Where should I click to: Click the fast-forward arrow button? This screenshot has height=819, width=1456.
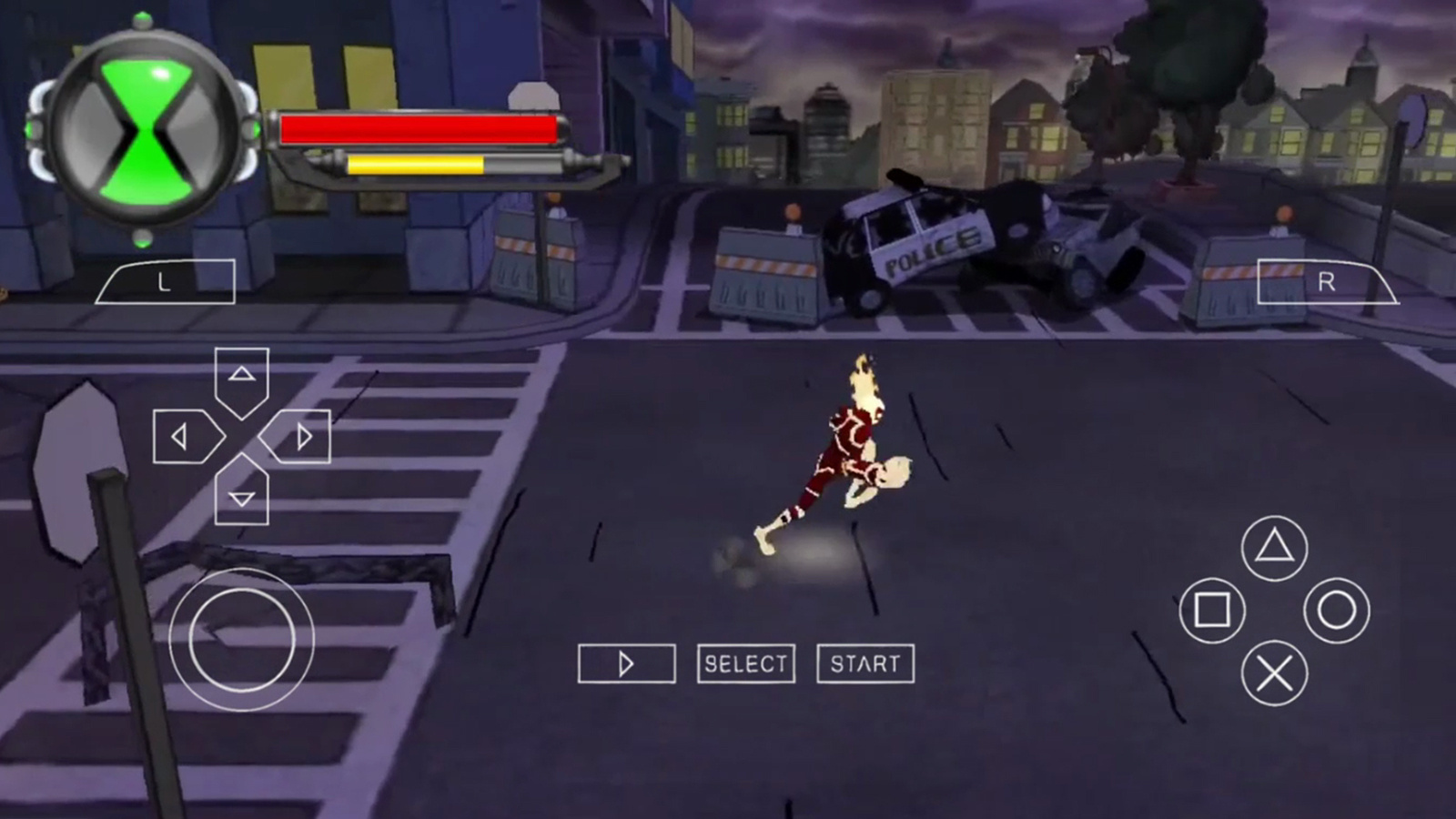[x=626, y=663]
